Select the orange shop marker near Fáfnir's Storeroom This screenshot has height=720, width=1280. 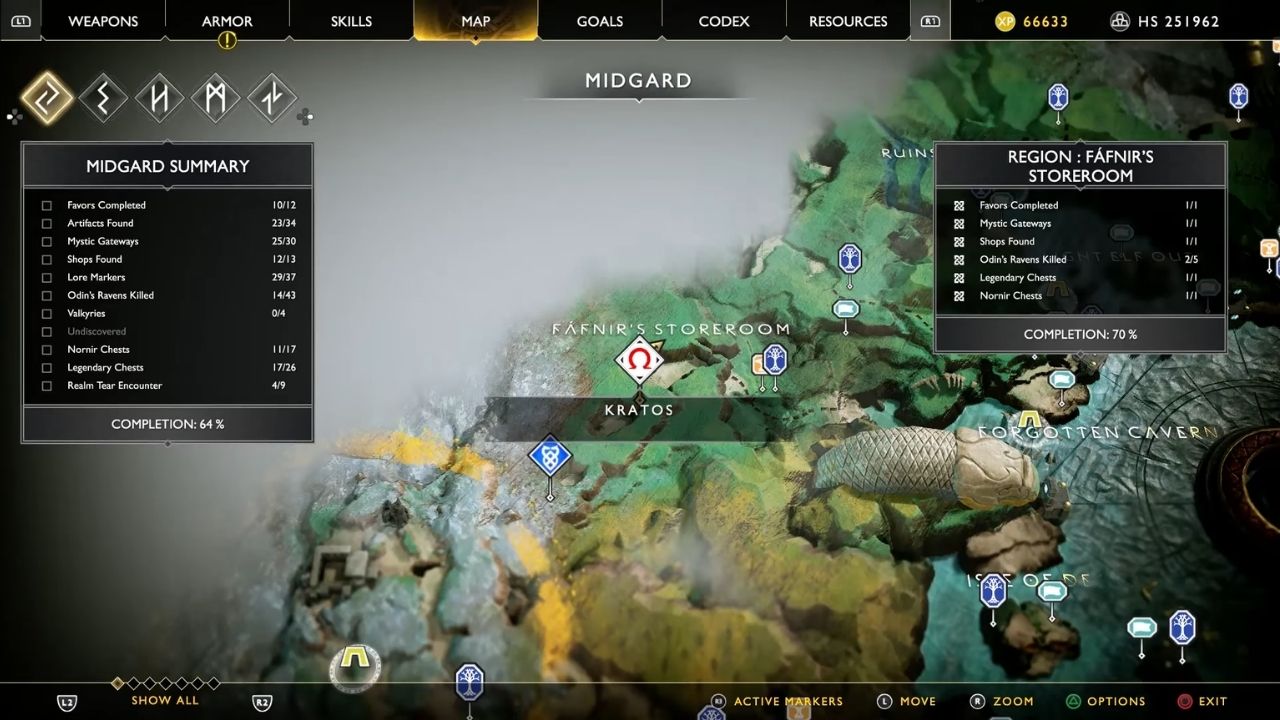(x=761, y=366)
